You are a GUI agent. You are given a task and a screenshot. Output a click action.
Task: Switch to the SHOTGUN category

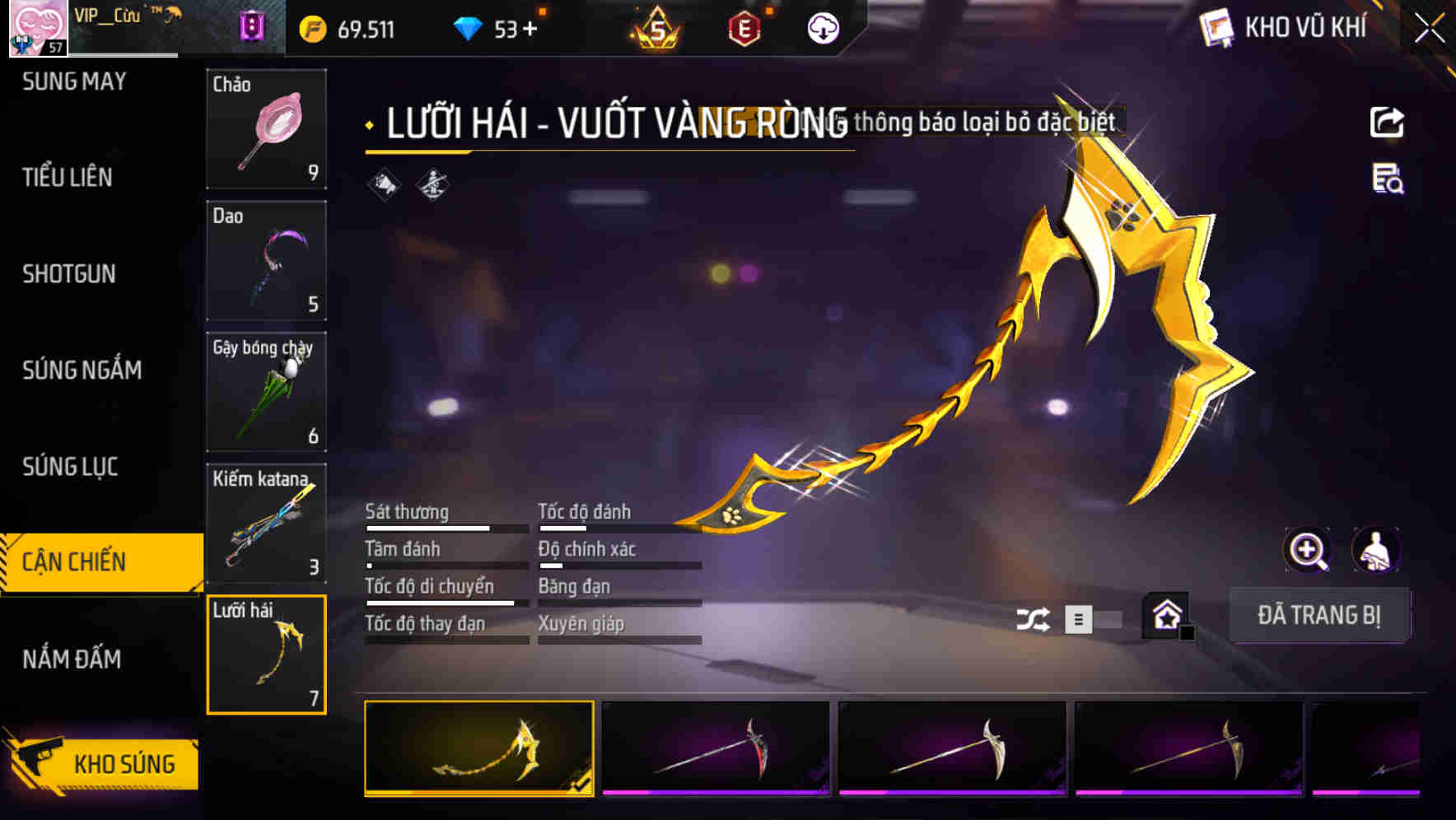point(71,273)
